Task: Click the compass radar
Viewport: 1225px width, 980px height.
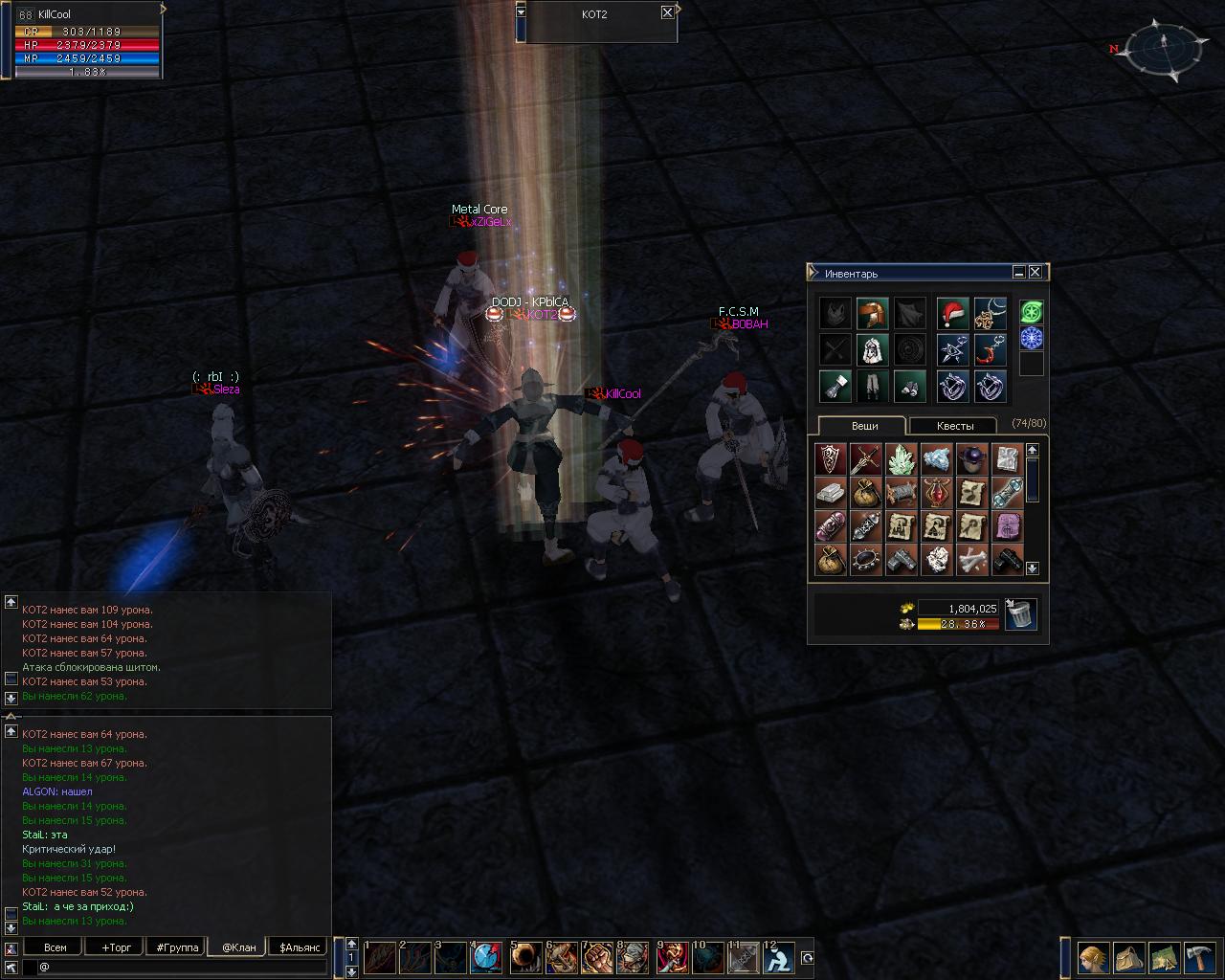Action: click(x=1164, y=46)
